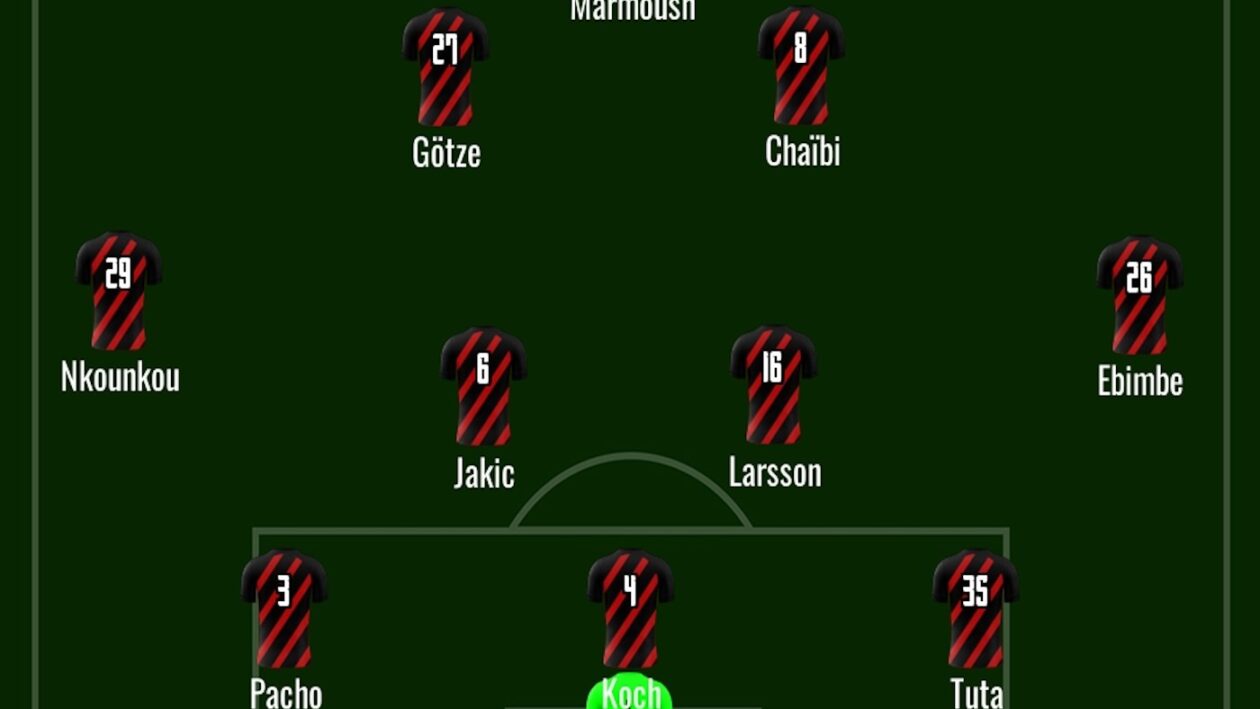Choose Larsson's number 16 shirt
Screen dimensions: 1260x709
(774, 385)
